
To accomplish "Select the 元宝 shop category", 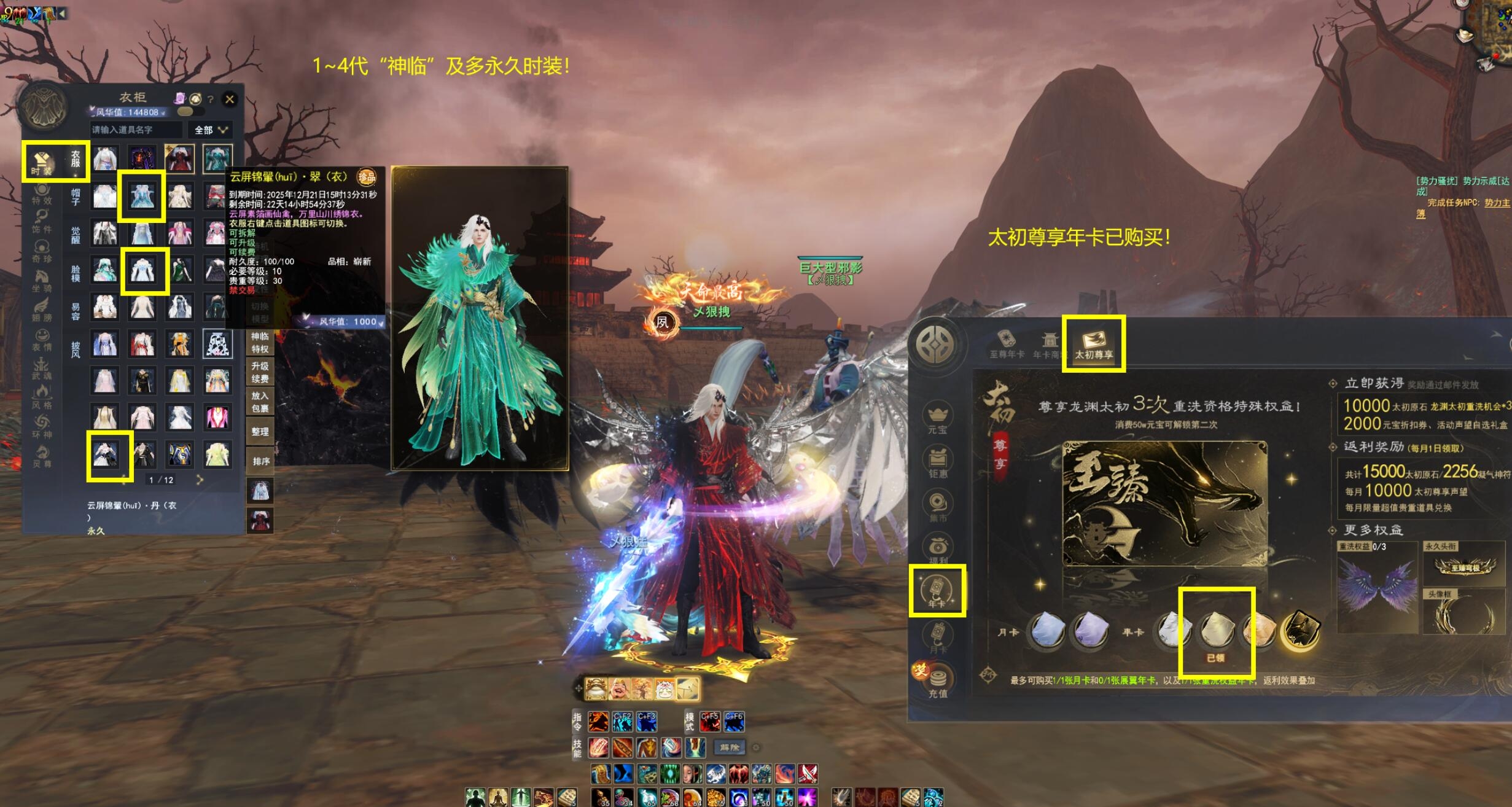I will [938, 419].
